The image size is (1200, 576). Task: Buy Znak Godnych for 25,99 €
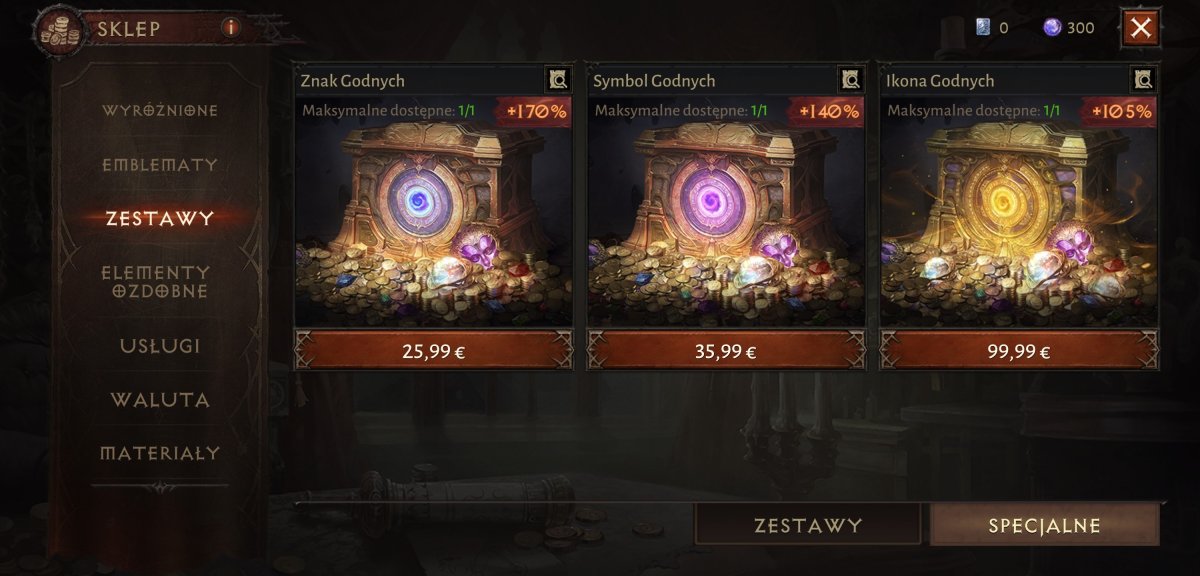point(433,351)
